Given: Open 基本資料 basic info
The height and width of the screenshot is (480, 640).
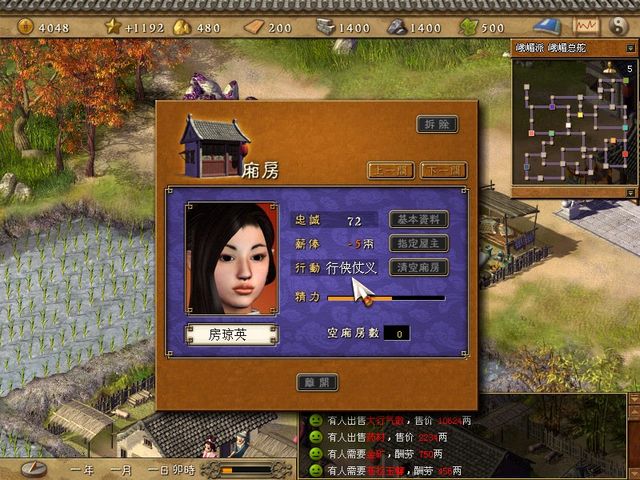Looking at the screenshot, I should 418,219.
